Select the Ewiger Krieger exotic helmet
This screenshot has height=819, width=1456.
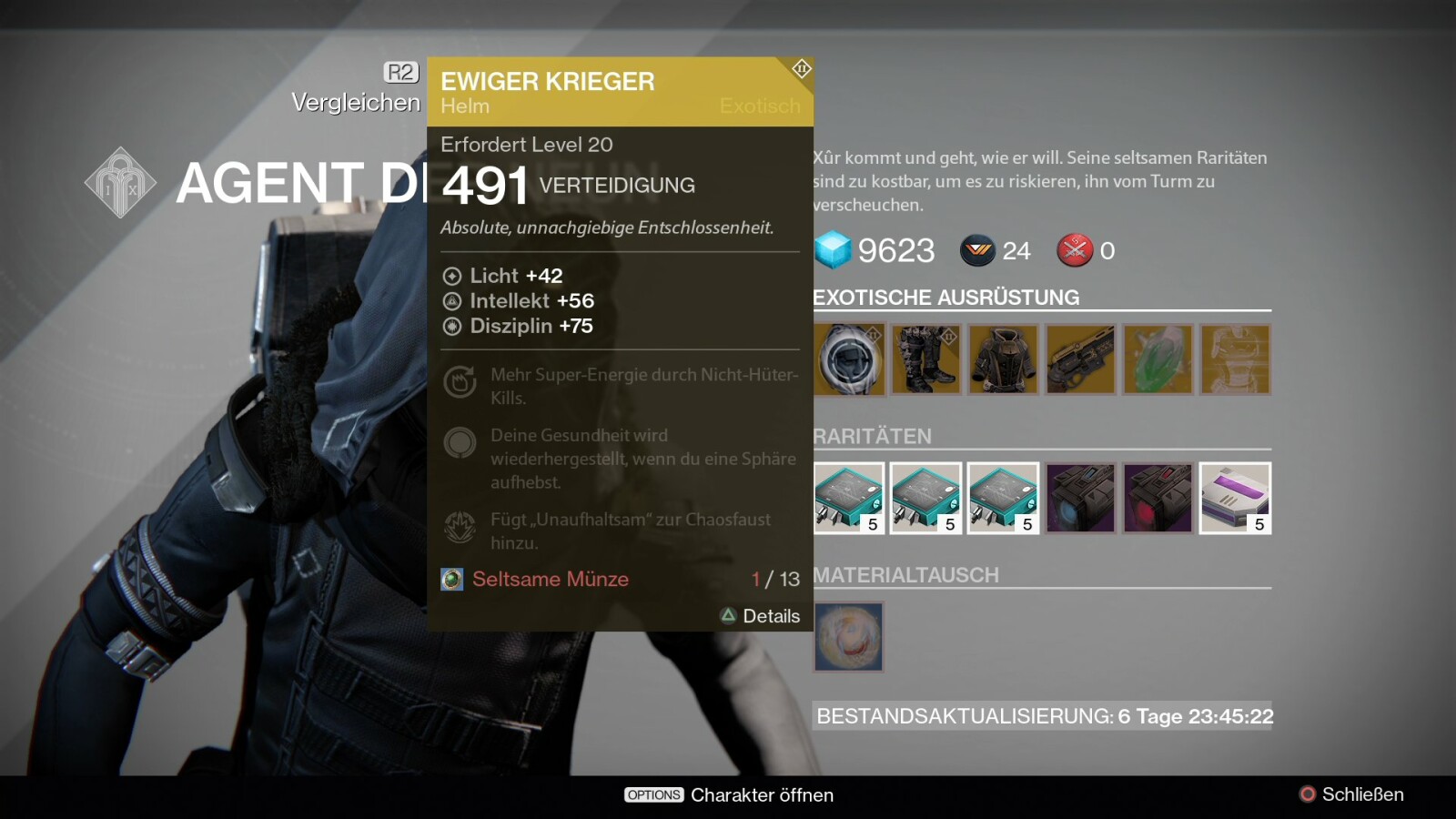click(849, 360)
